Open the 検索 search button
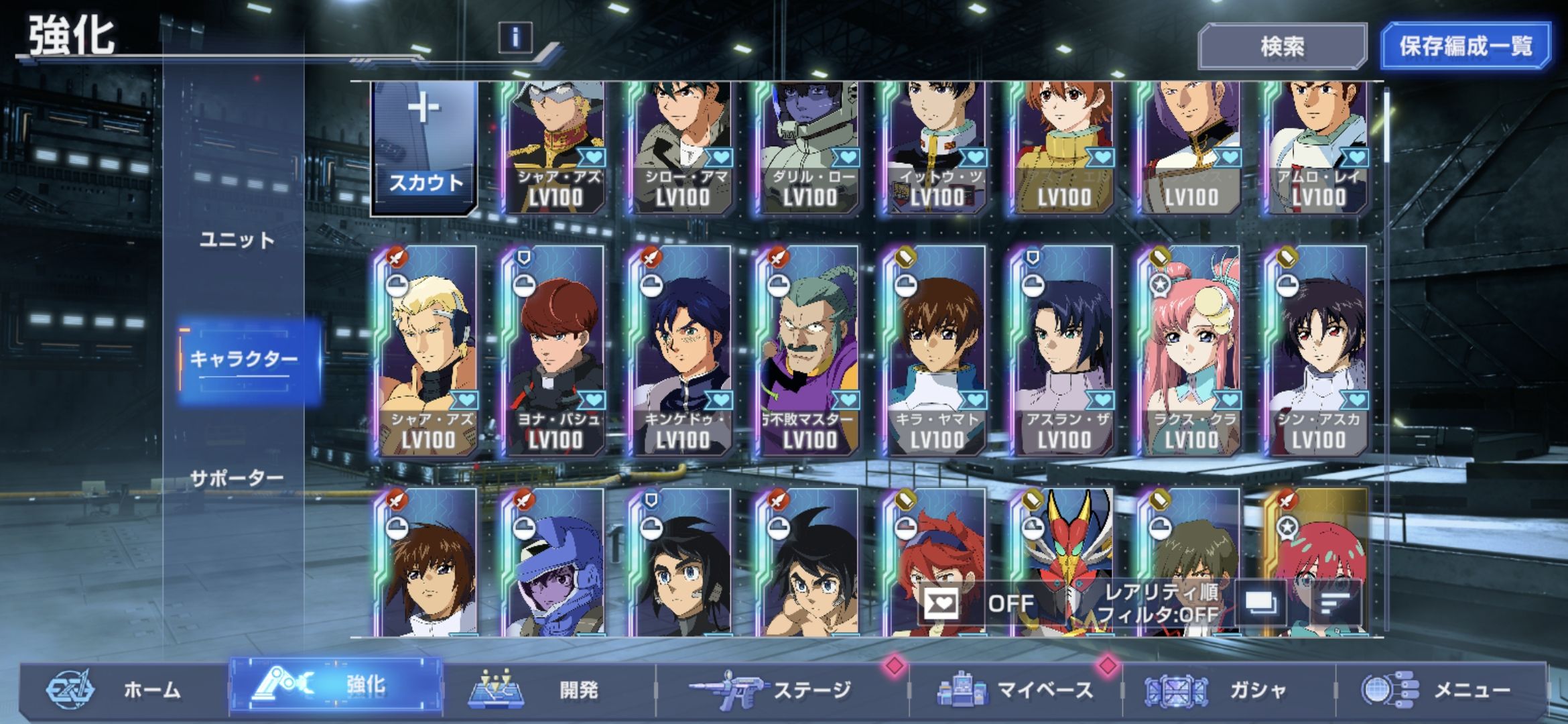Viewport: 1568px width, 724px height. (x=1282, y=46)
